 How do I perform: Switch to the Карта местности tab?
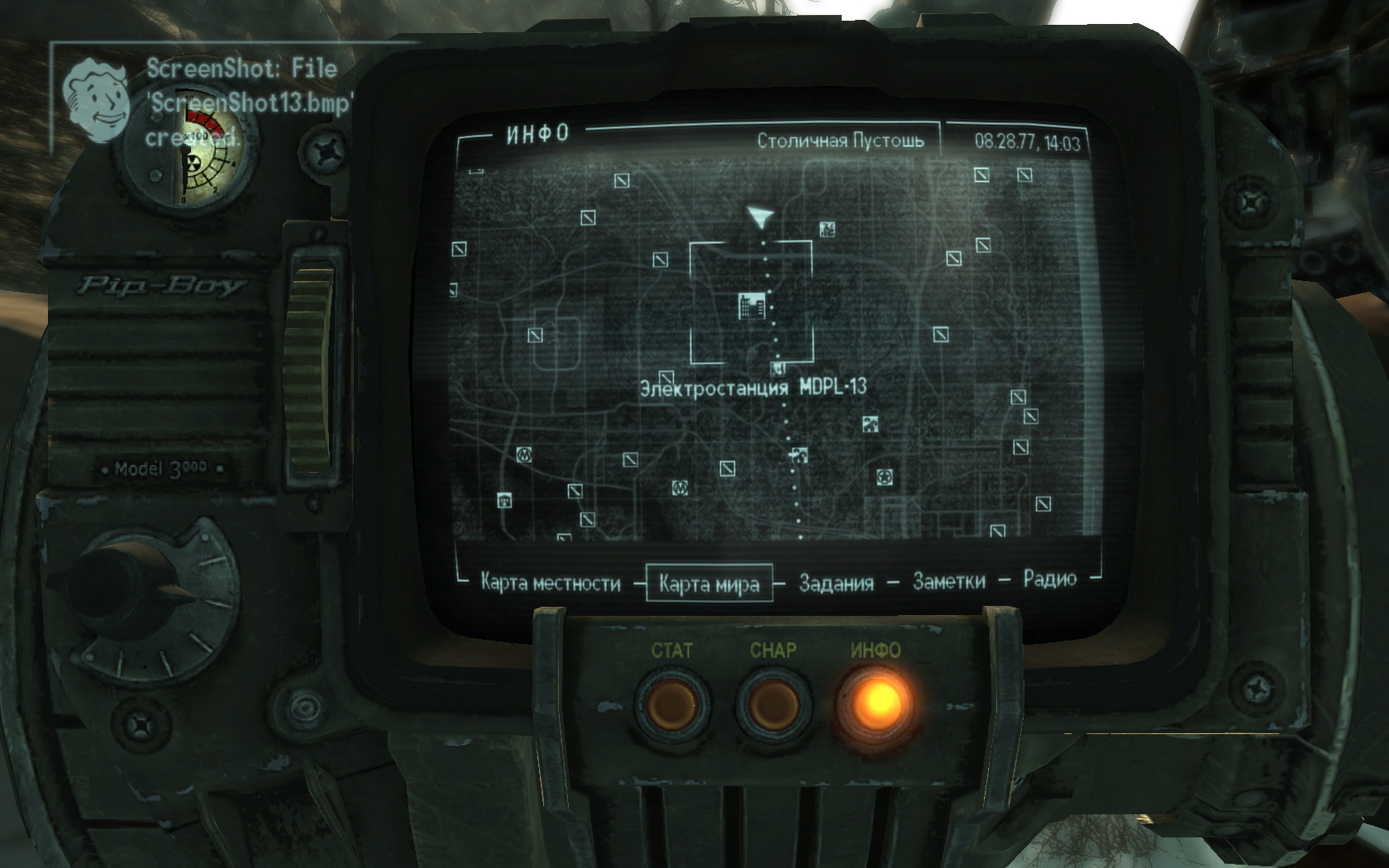coord(550,583)
